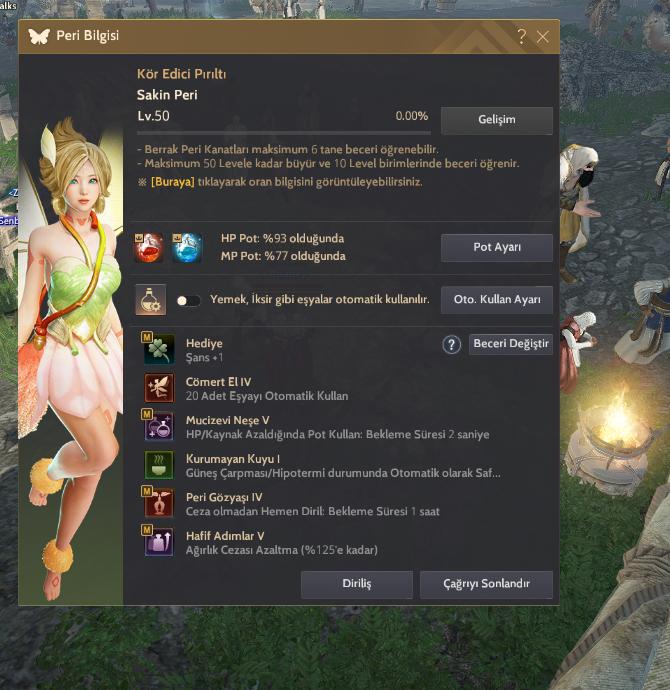This screenshot has height=690, width=670.
Task: Click the Beceri Değiştir button
Action: pos(510,344)
